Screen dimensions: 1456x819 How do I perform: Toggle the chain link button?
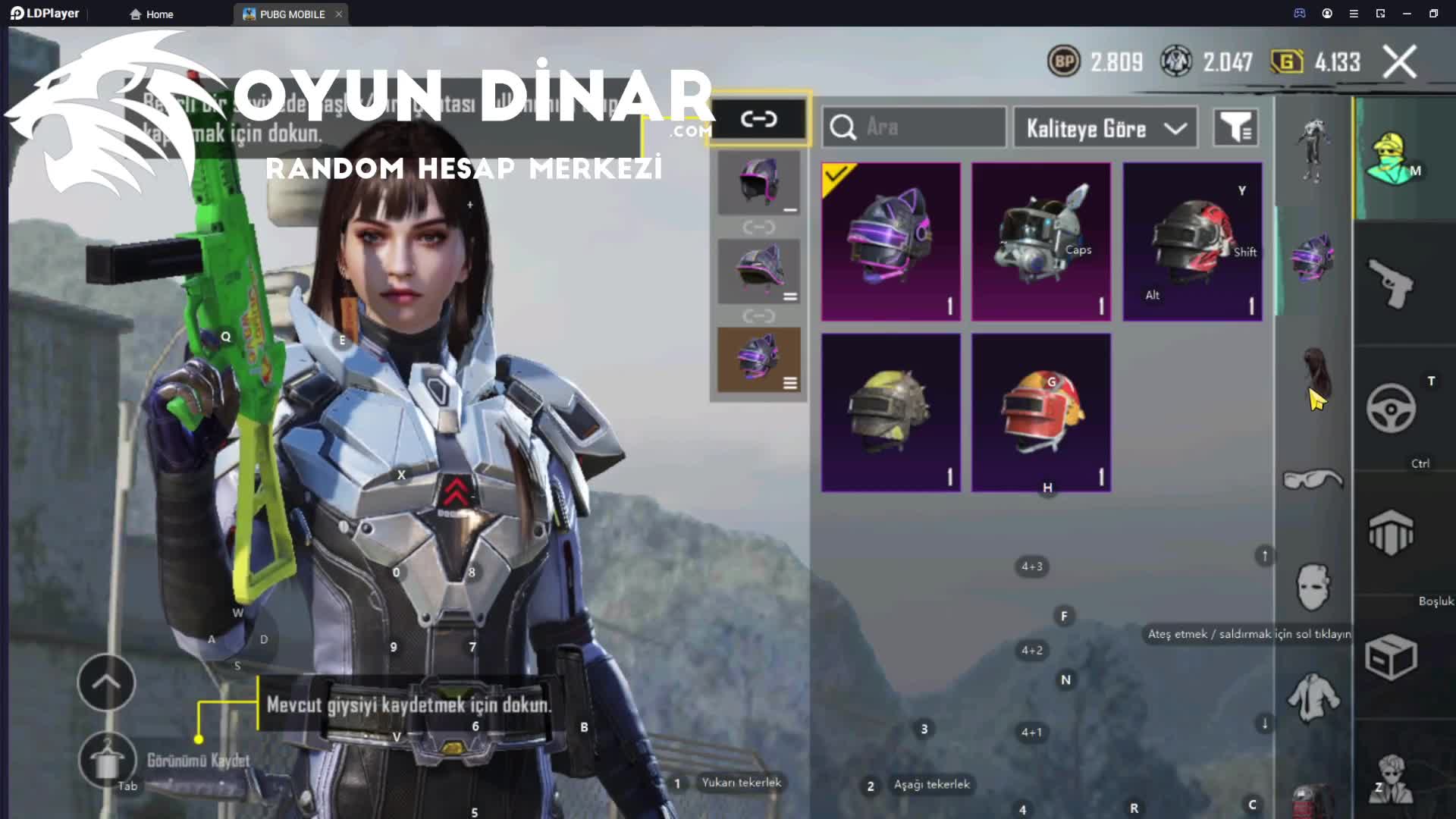point(759,119)
